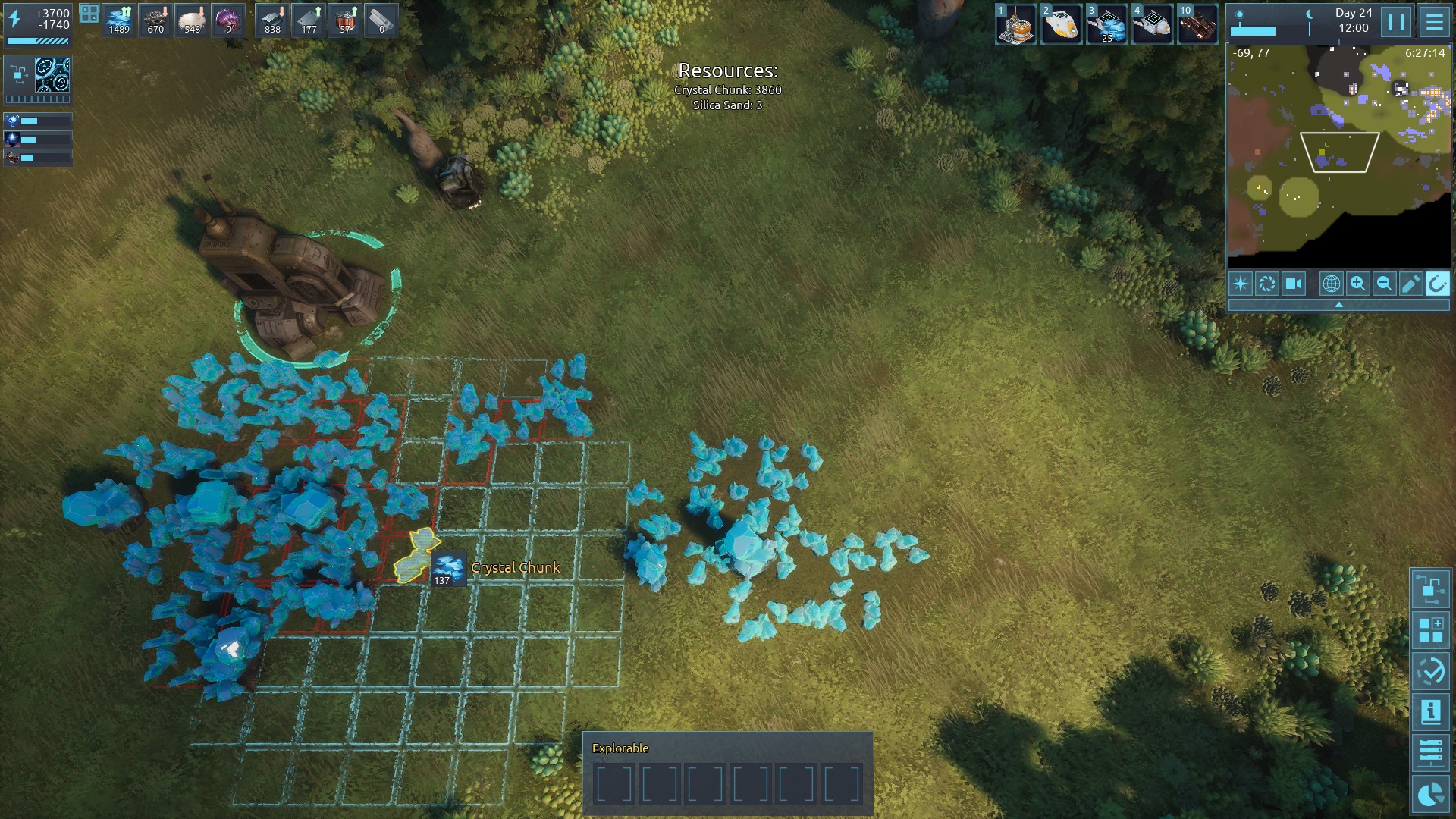The height and width of the screenshot is (819, 1456).
Task: Select the base building in group 1
Action: 1015,24
